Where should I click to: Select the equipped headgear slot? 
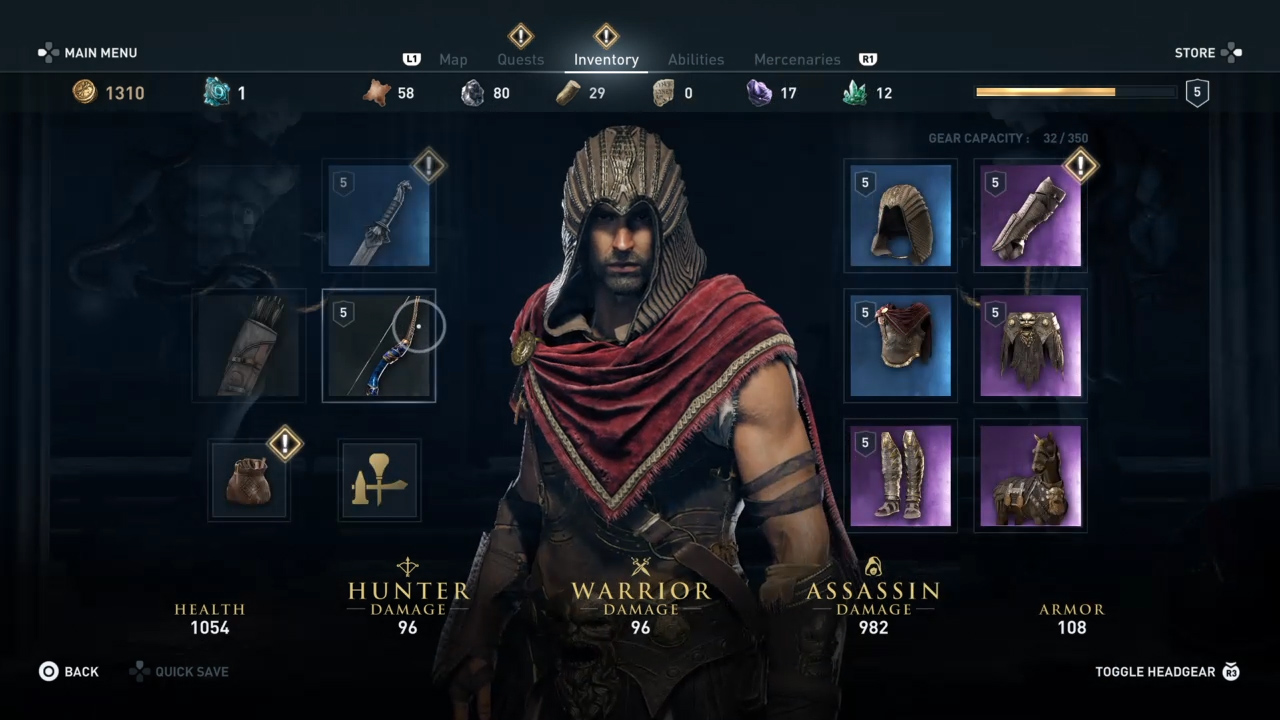tap(899, 215)
